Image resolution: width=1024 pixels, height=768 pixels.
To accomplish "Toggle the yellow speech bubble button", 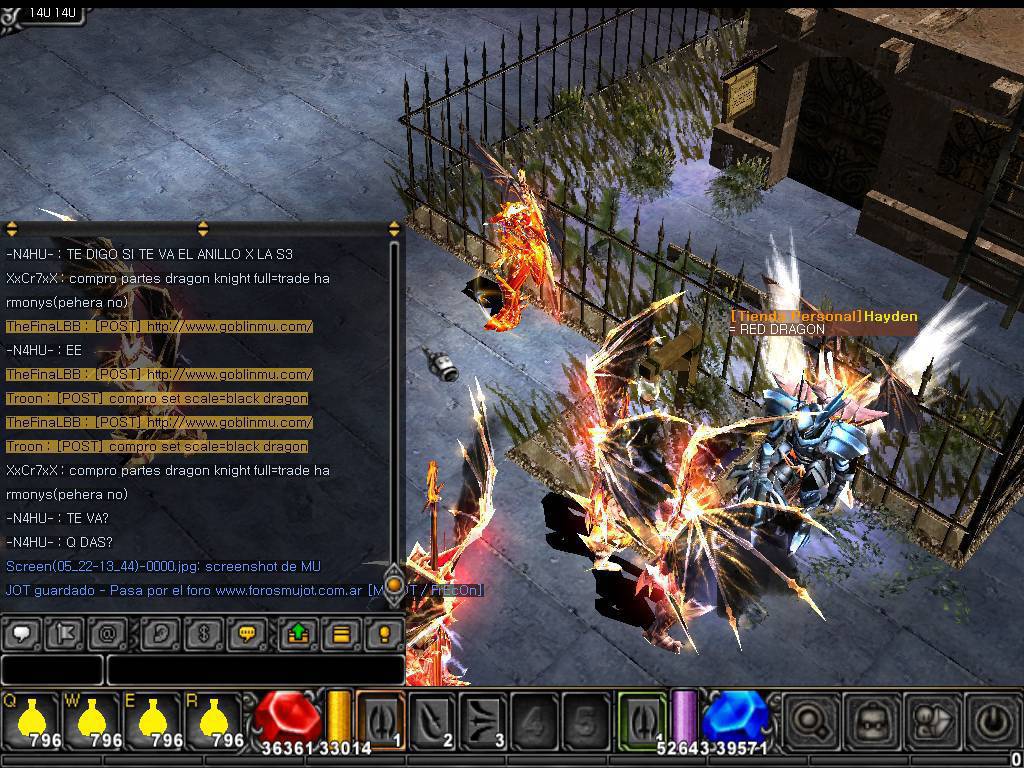I will [246, 634].
